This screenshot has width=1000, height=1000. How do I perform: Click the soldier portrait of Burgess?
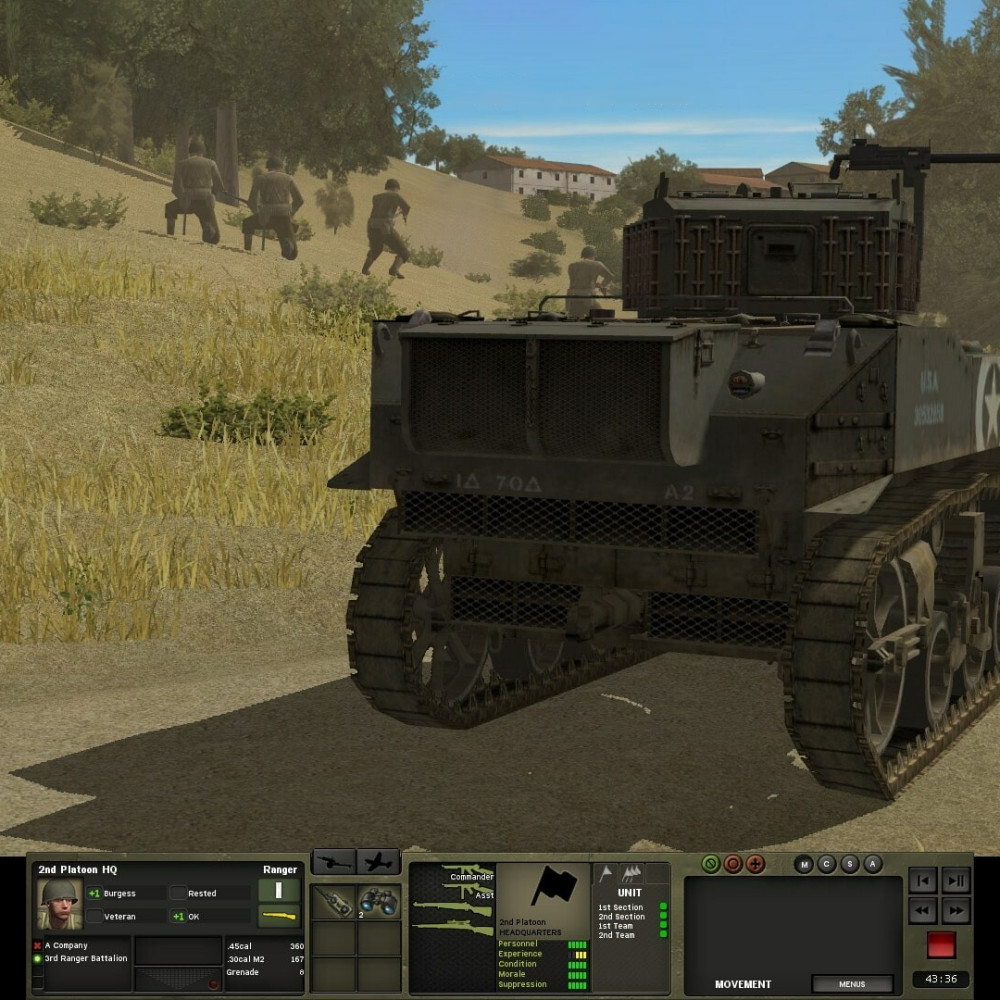[x=59, y=904]
